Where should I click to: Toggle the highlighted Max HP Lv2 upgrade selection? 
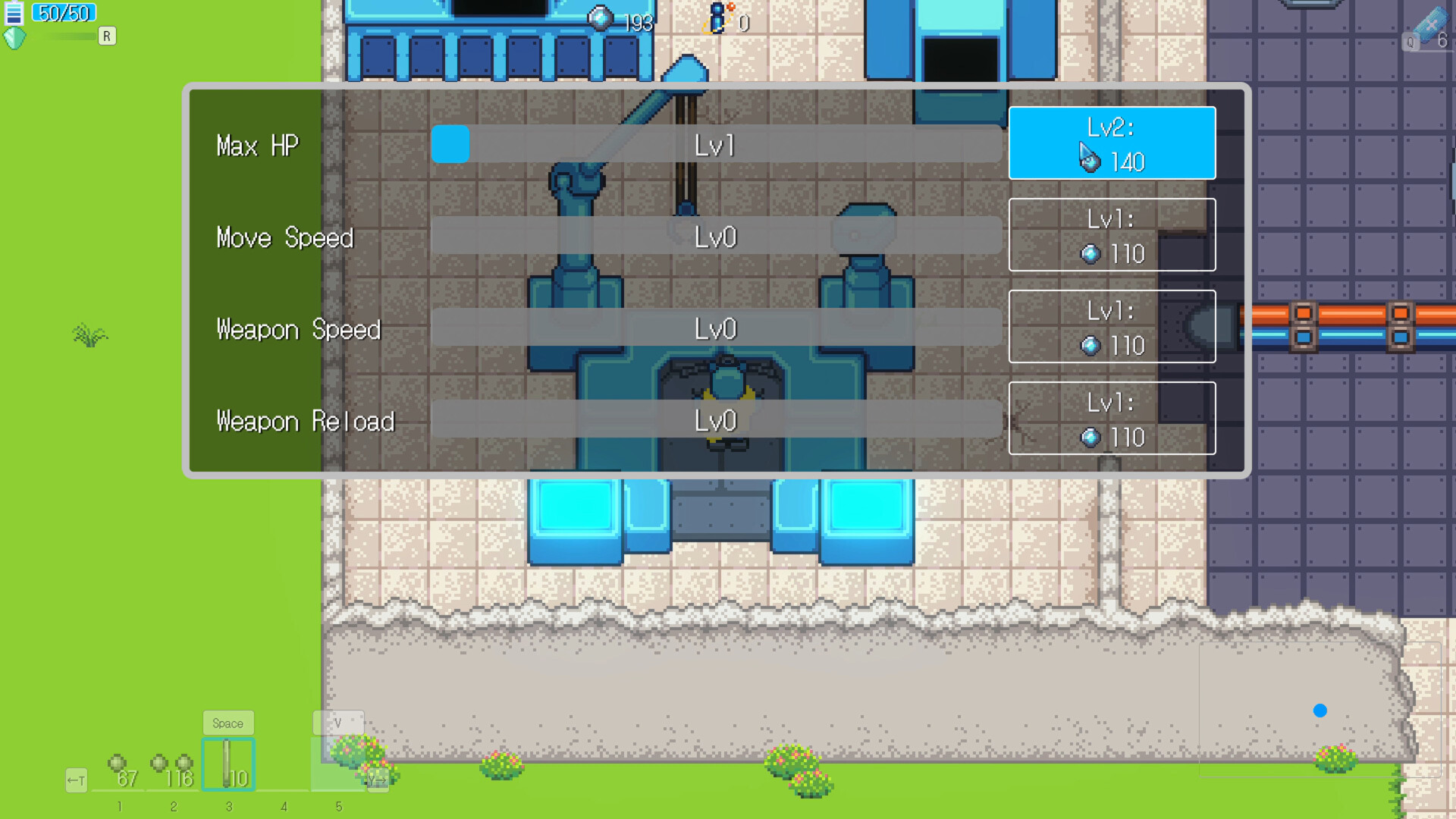pos(1112,143)
